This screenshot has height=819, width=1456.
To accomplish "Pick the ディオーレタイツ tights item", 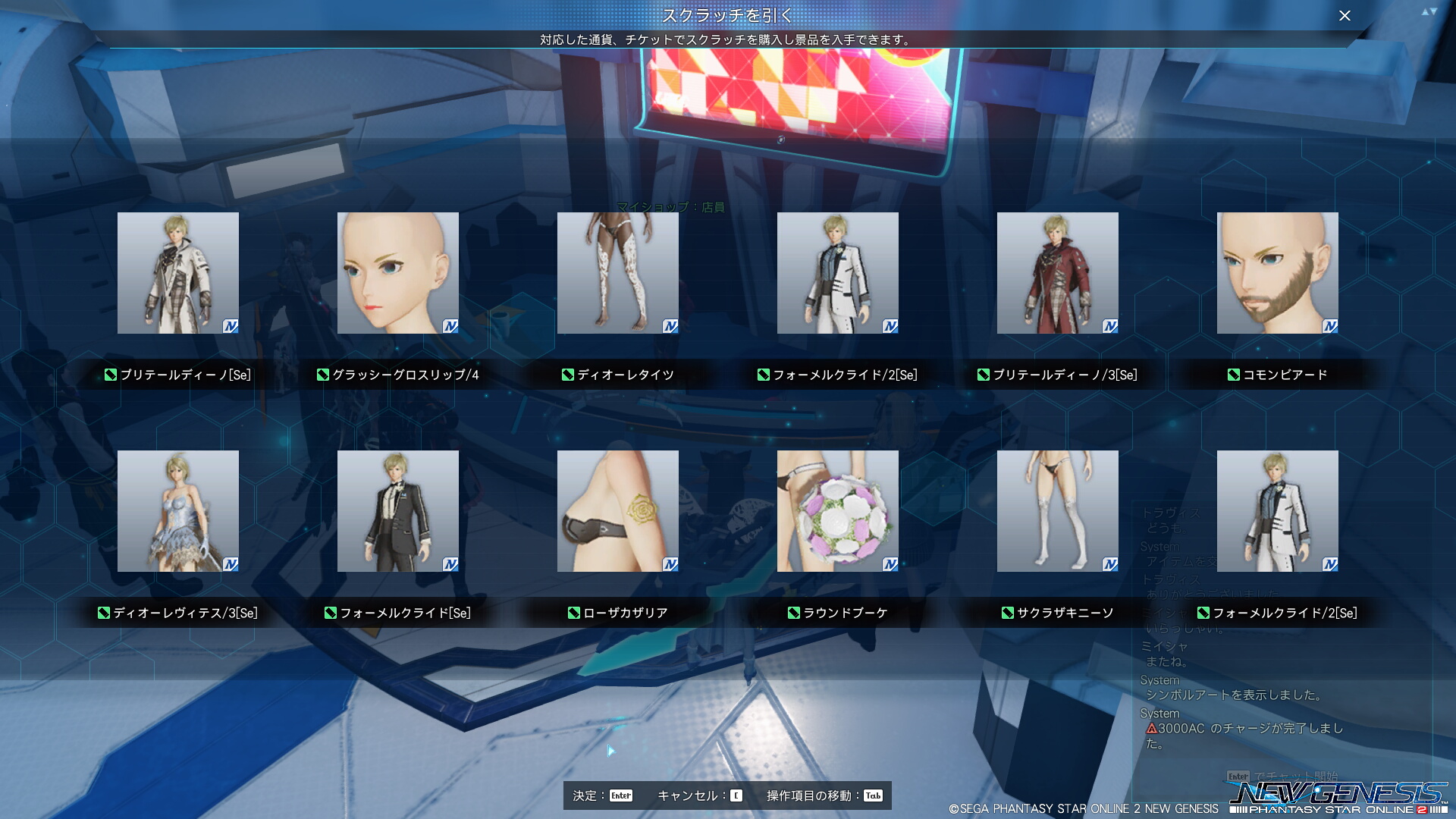I will pos(618,273).
